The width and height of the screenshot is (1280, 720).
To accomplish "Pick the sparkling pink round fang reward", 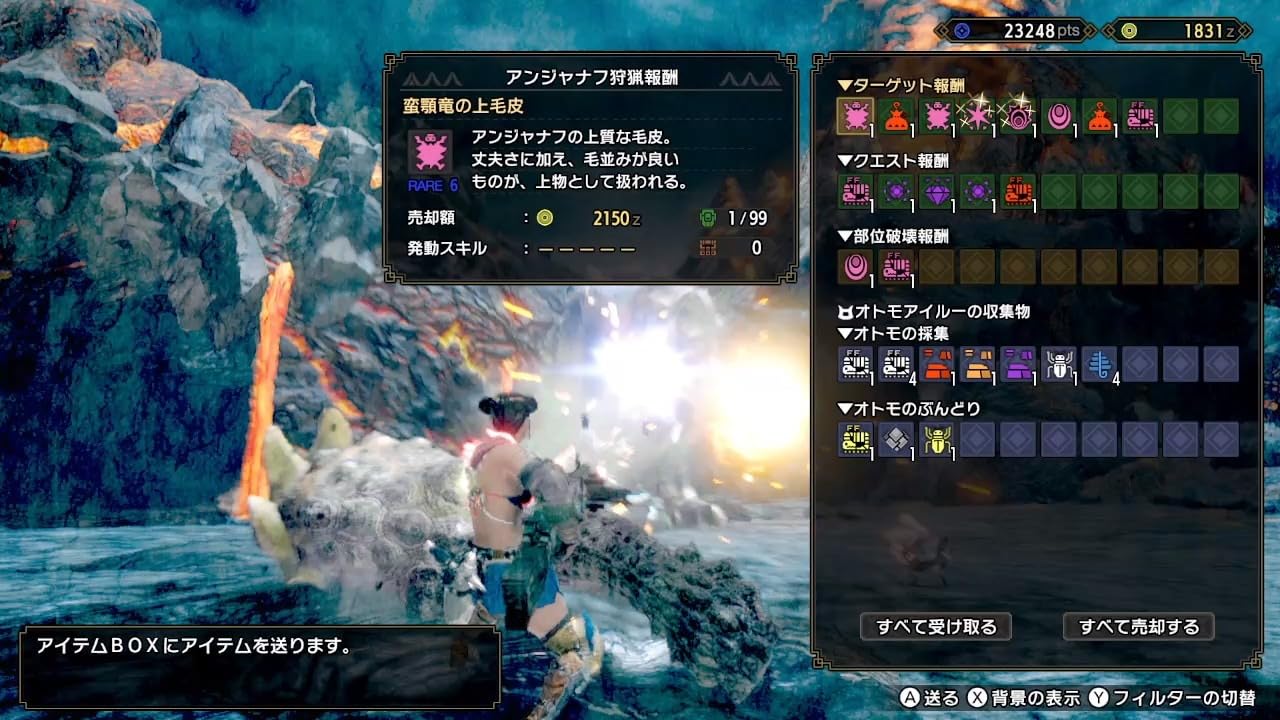I will click(1018, 116).
